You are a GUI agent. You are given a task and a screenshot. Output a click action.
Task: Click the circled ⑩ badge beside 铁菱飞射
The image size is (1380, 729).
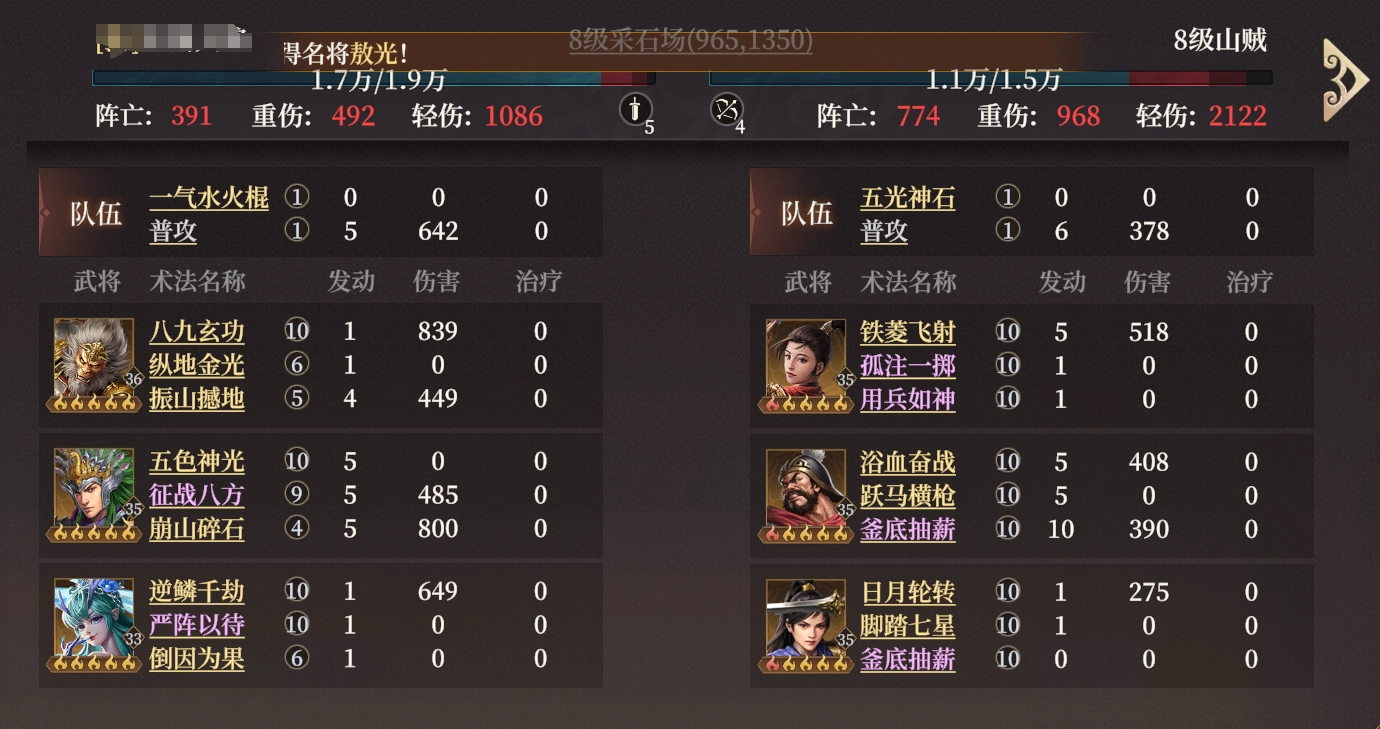tap(1008, 331)
